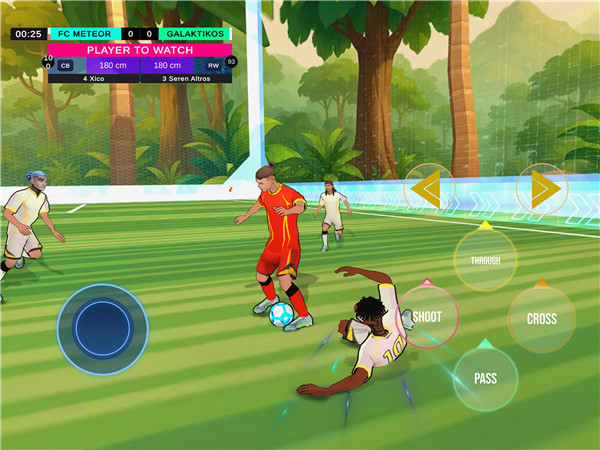Screen dimensions: 600x450
Task: Tap the PASS button
Action: pos(486,379)
